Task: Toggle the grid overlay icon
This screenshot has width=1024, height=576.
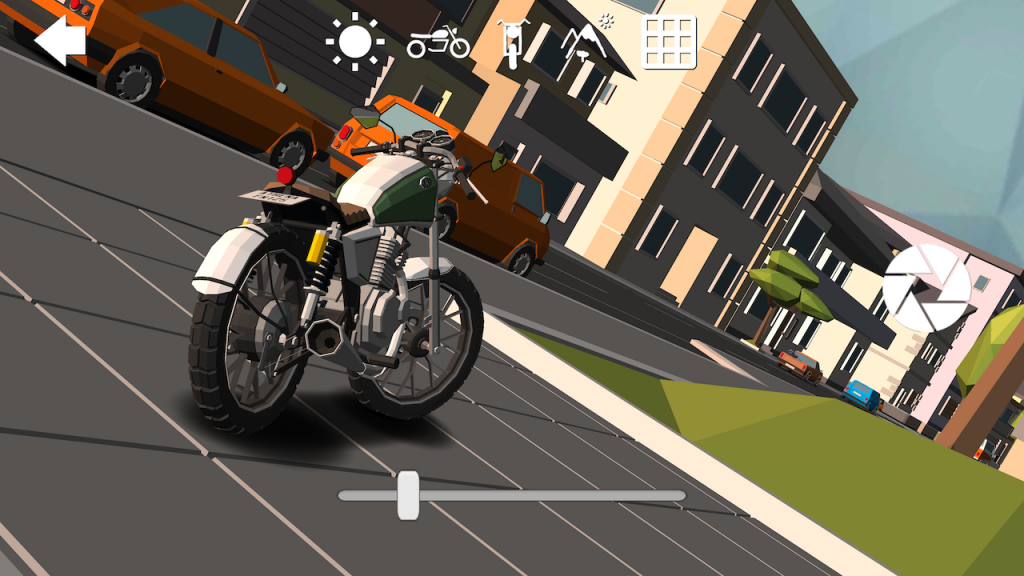Action: pos(668,42)
